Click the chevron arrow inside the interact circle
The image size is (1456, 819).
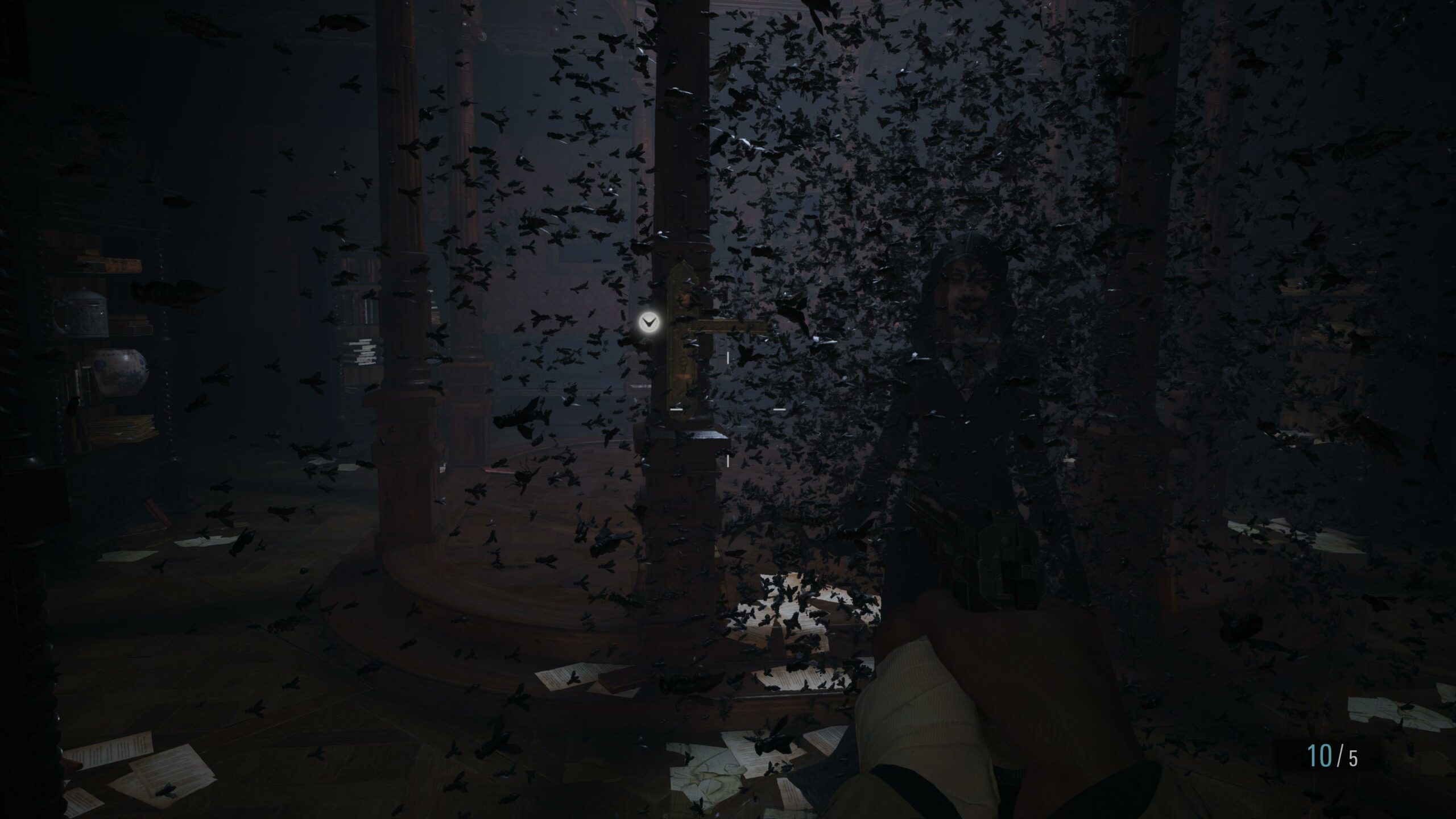(x=649, y=323)
